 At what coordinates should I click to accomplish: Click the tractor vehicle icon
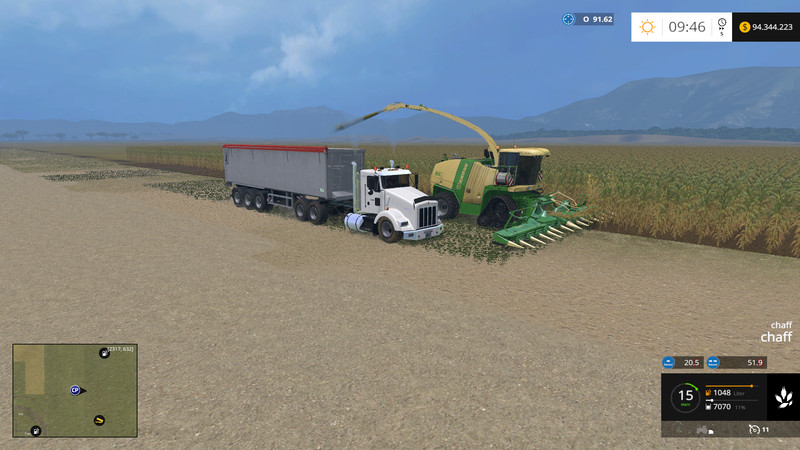pyautogui.click(x=704, y=430)
